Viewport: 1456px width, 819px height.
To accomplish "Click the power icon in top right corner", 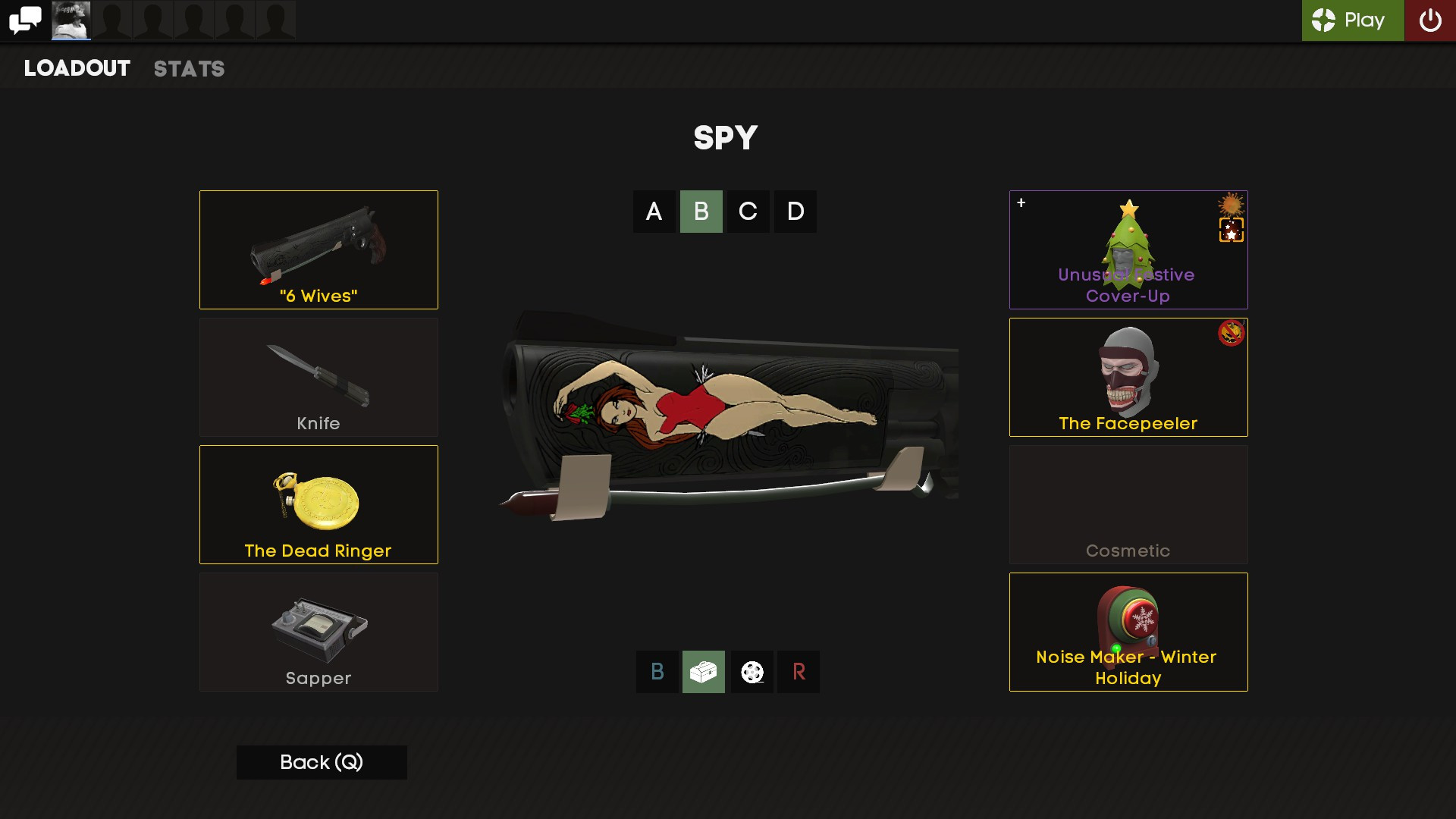I will tap(1432, 20).
